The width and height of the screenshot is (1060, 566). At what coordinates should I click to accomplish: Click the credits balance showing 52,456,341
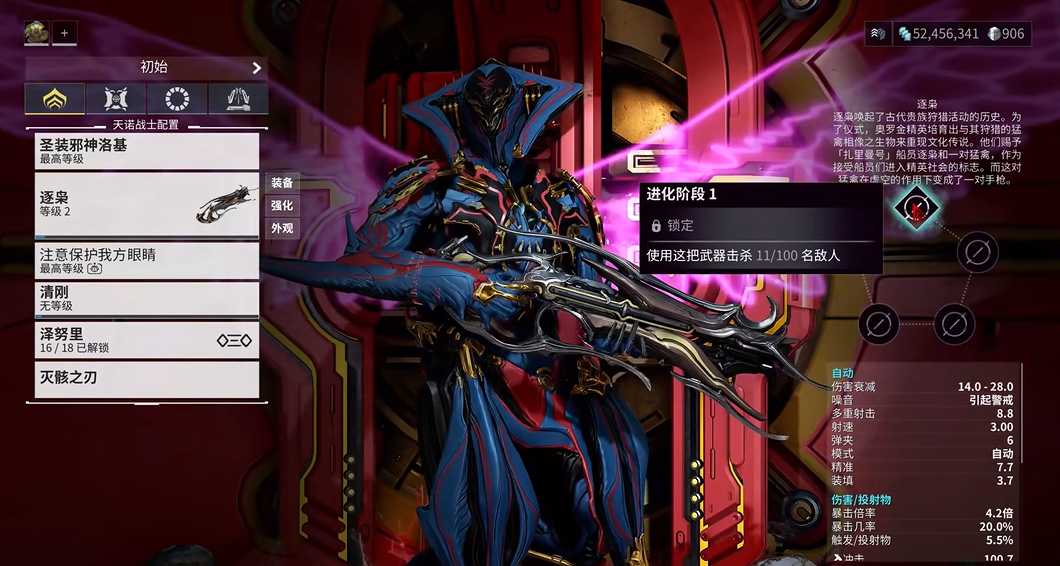click(937, 34)
